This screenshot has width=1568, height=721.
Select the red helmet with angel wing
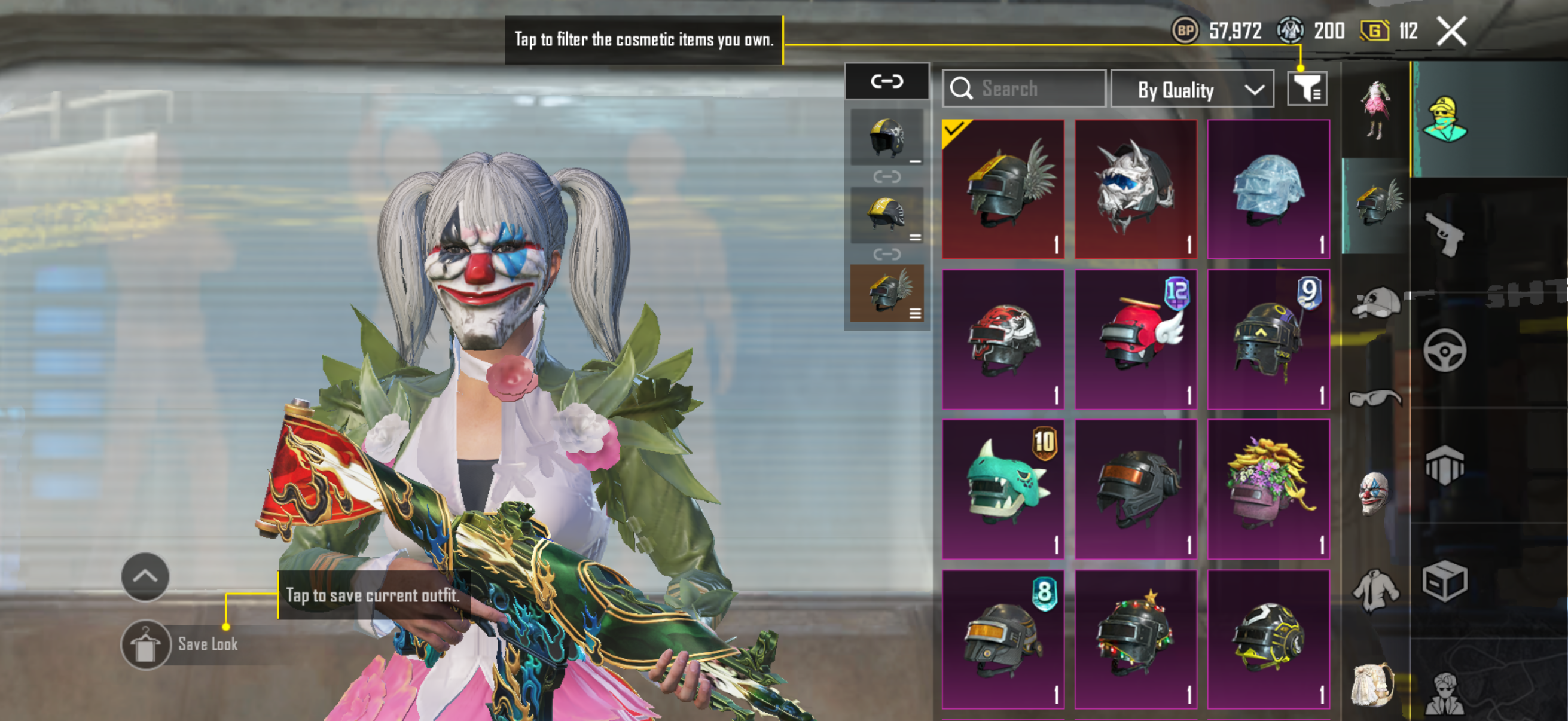(1135, 339)
